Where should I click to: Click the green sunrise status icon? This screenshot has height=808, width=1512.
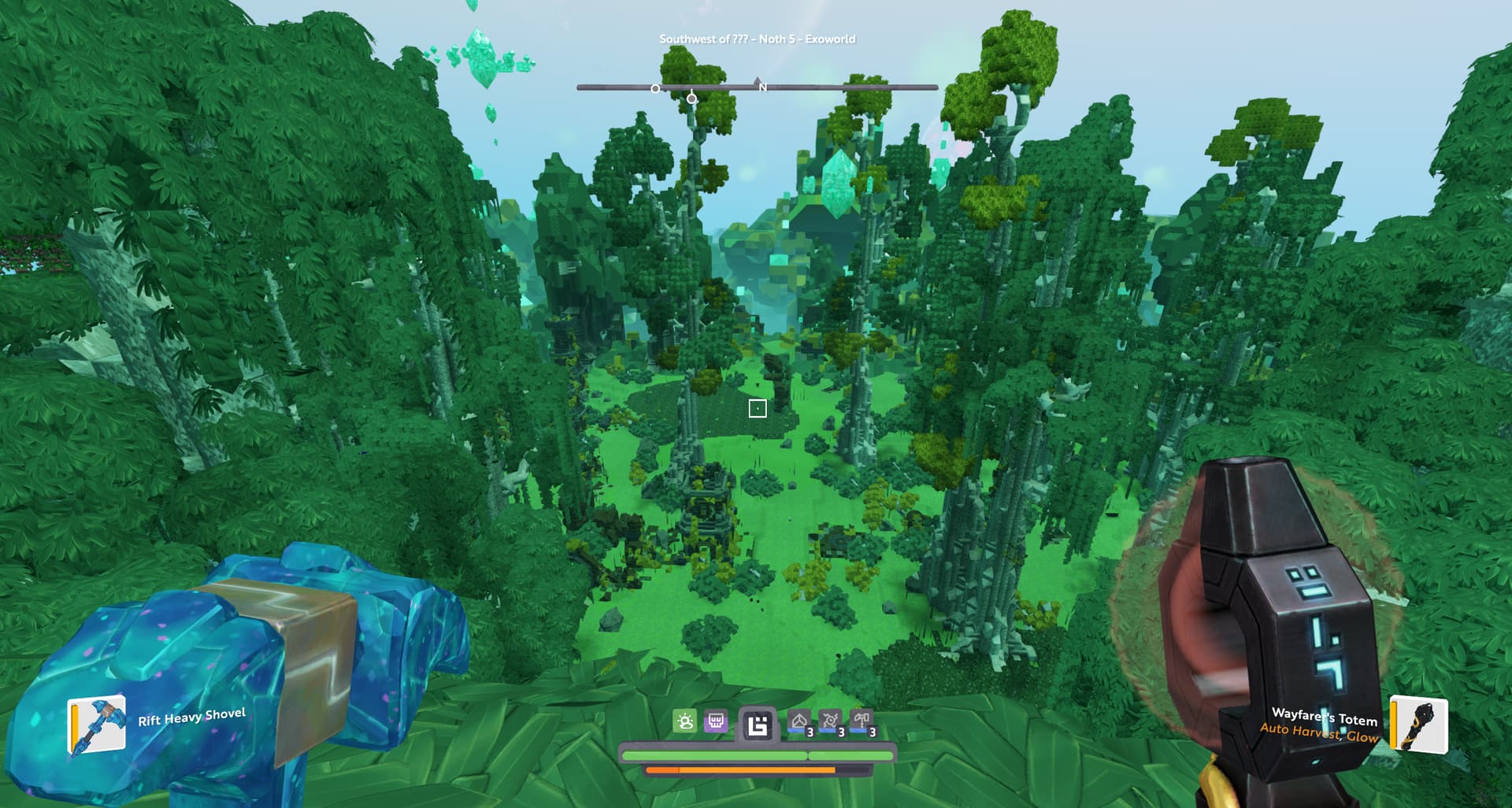click(685, 721)
